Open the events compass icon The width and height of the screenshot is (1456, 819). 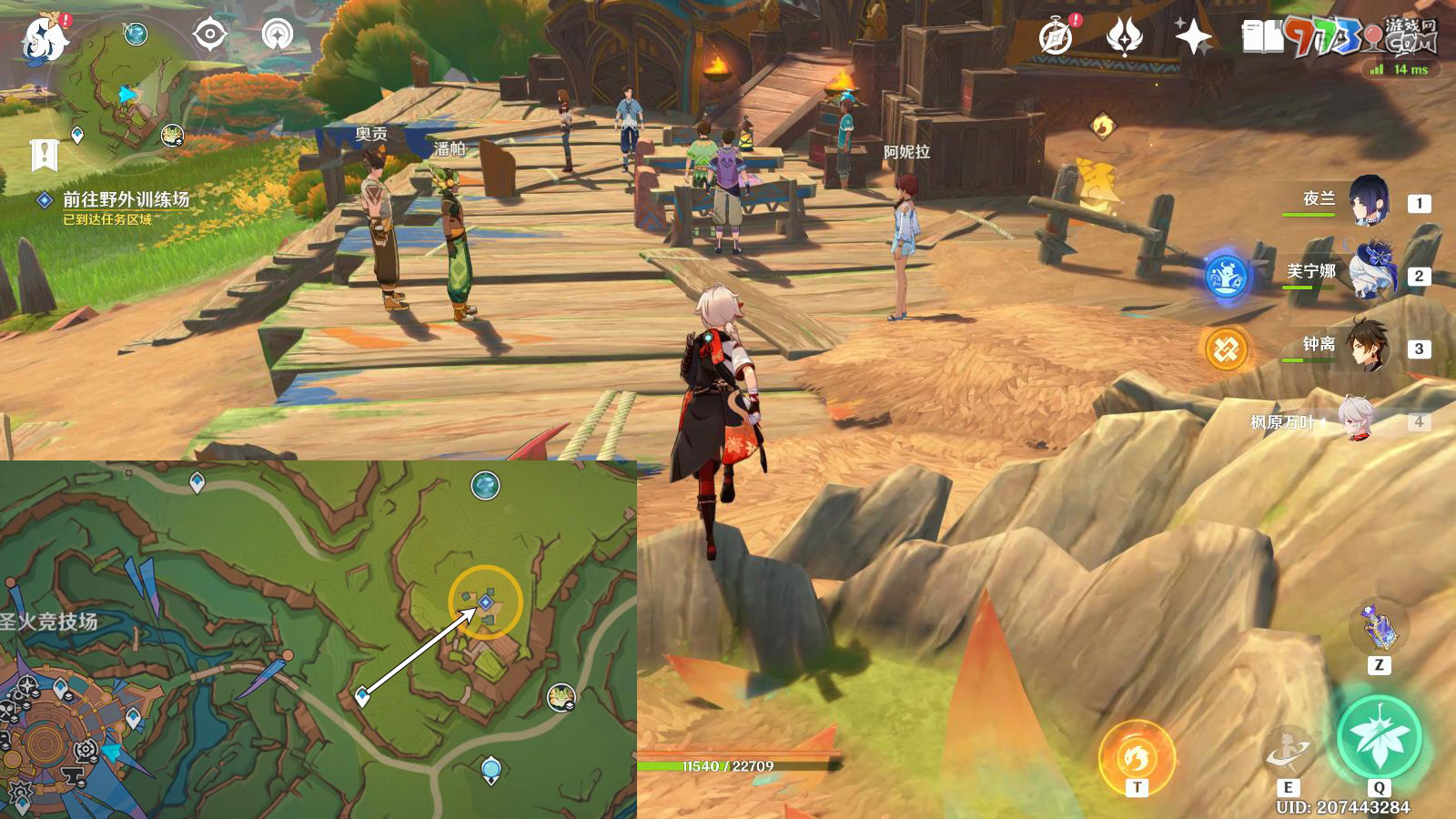1056,37
